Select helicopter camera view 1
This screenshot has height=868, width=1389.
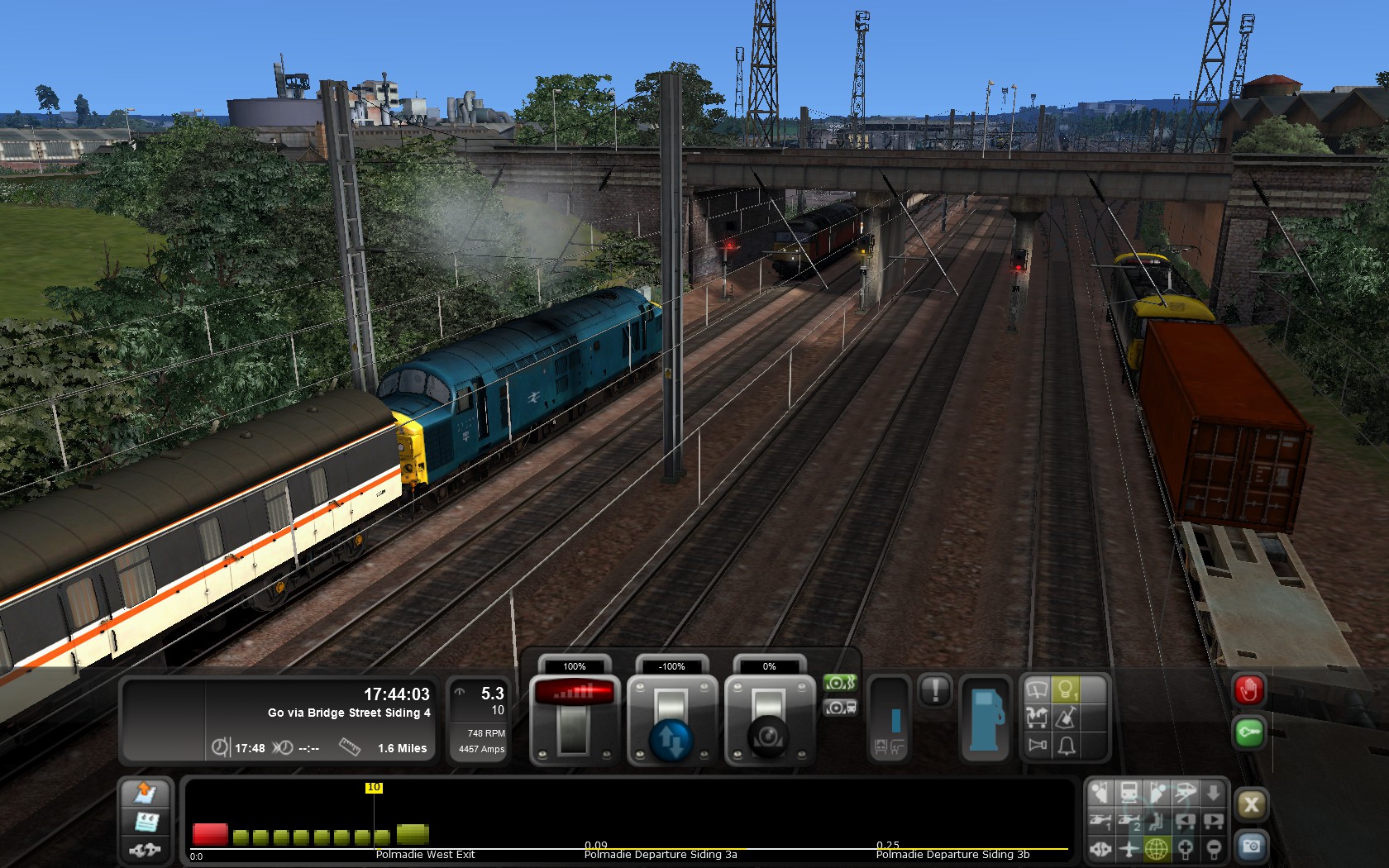click(1100, 822)
